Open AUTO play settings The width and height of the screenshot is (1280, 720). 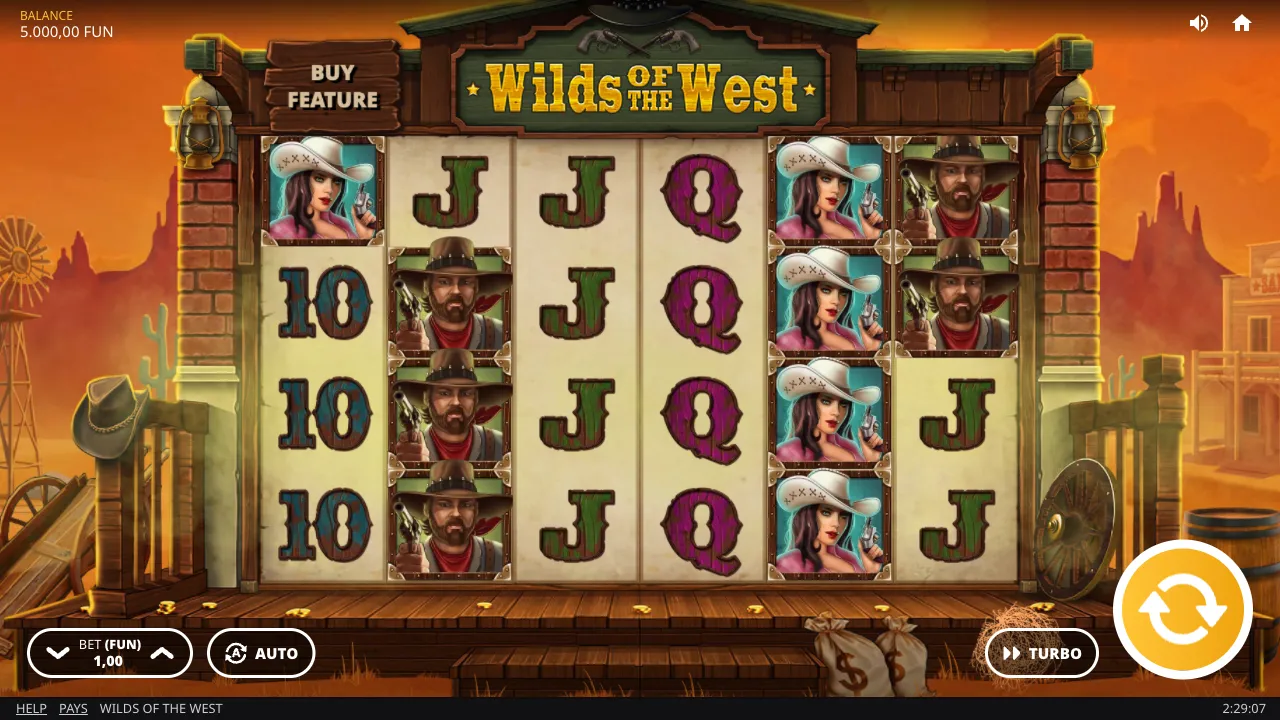tap(261, 653)
